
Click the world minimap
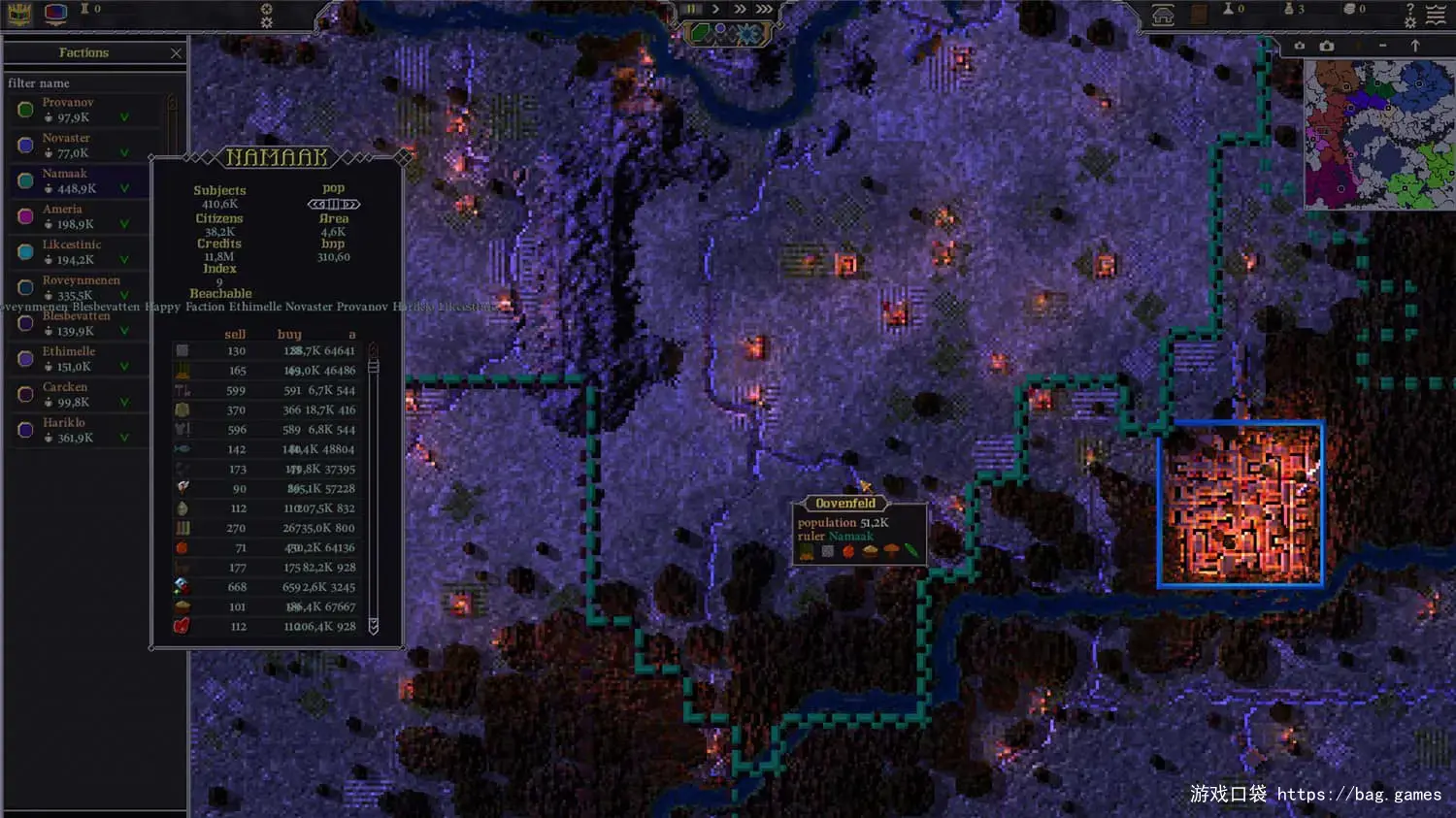point(1378,134)
